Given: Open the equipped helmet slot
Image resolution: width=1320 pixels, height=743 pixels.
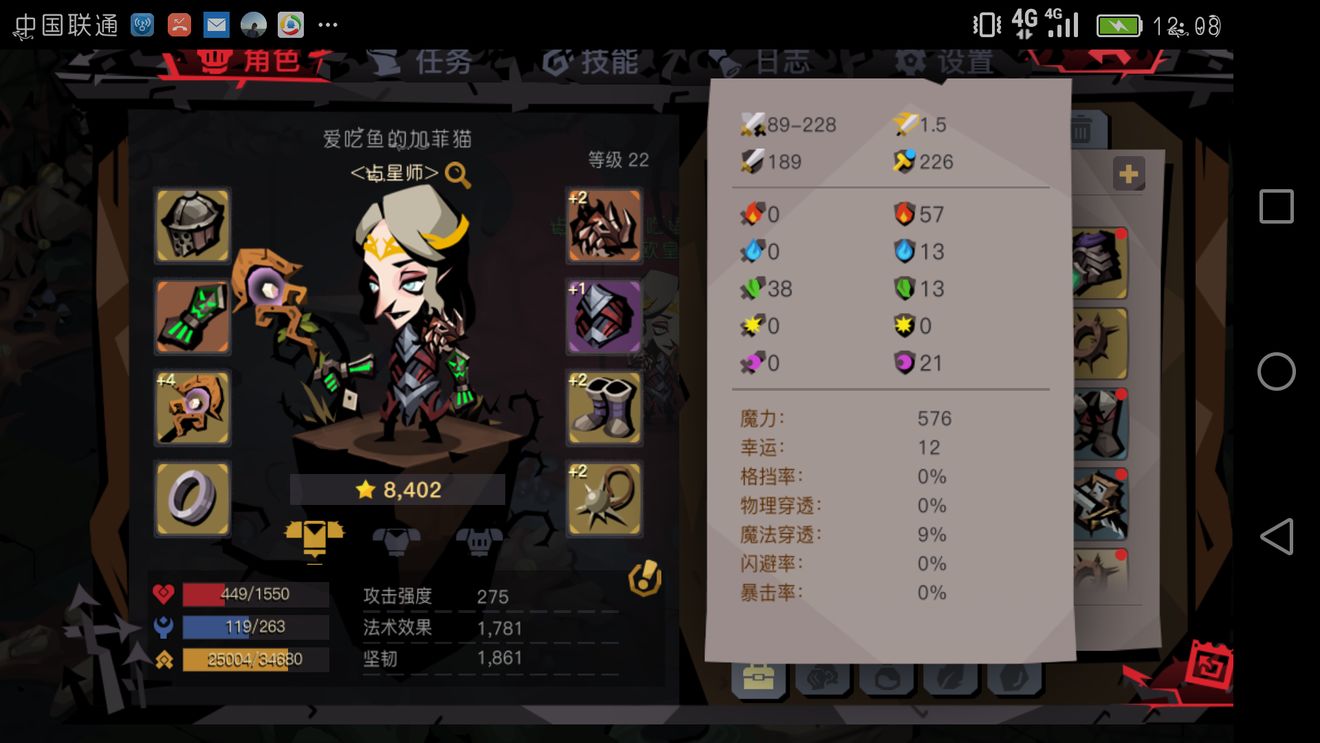Looking at the screenshot, I should tap(192, 226).
